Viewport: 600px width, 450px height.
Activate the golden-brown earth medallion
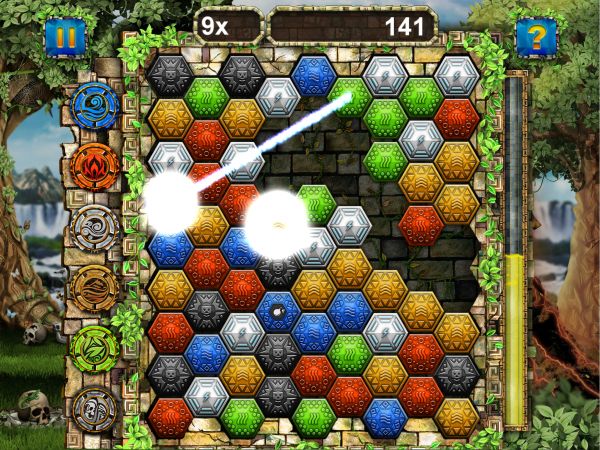(x=95, y=289)
